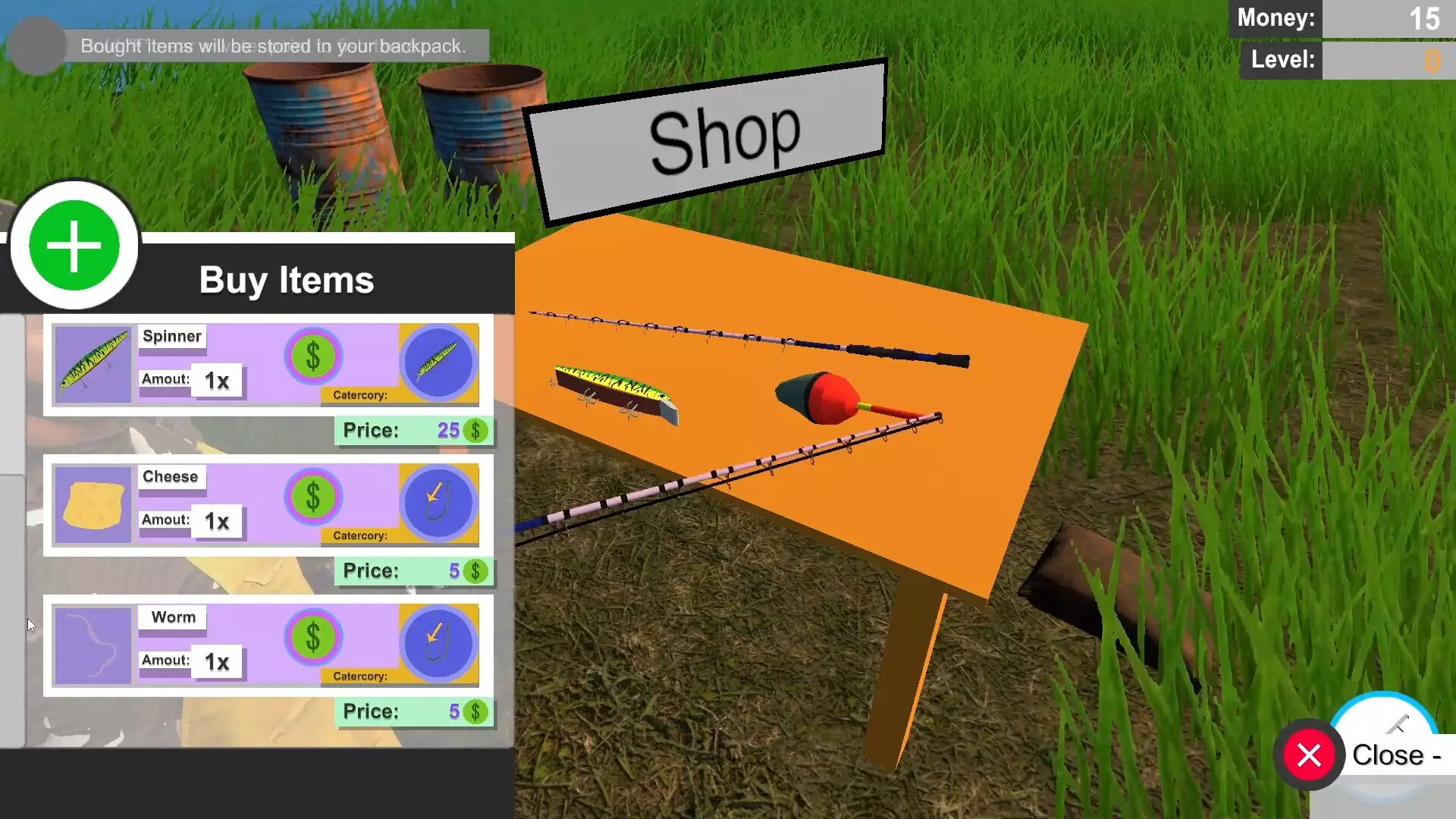Click the 1x amount field for Worm
This screenshot has width=1456, height=819.
(x=216, y=661)
